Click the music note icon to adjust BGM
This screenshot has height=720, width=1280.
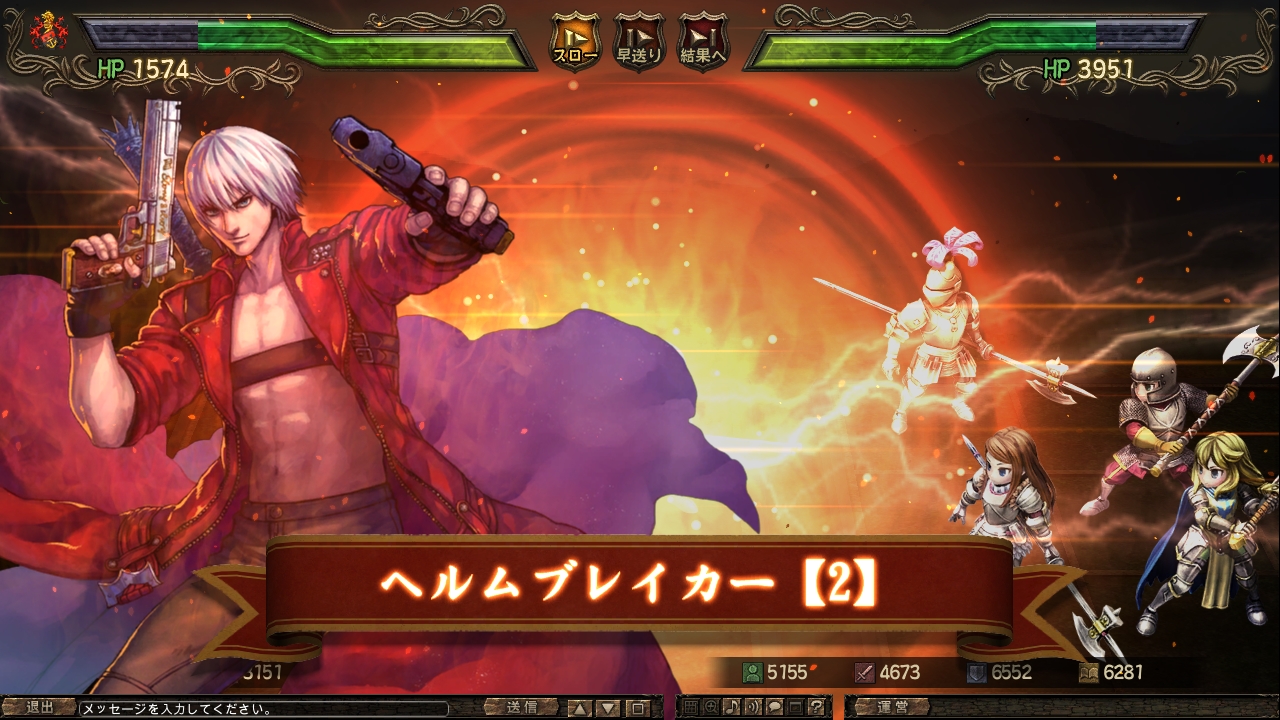click(731, 707)
